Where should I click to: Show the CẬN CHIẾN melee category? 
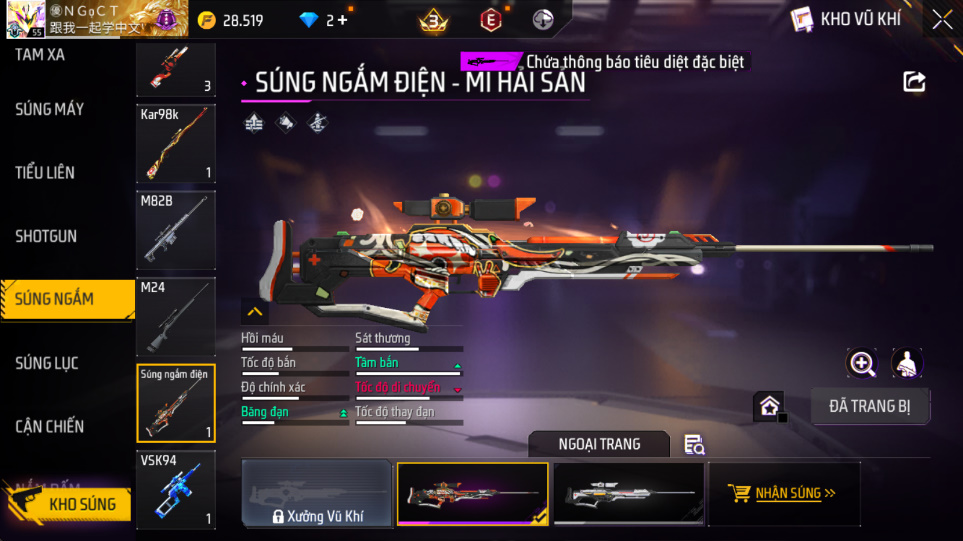50,427
